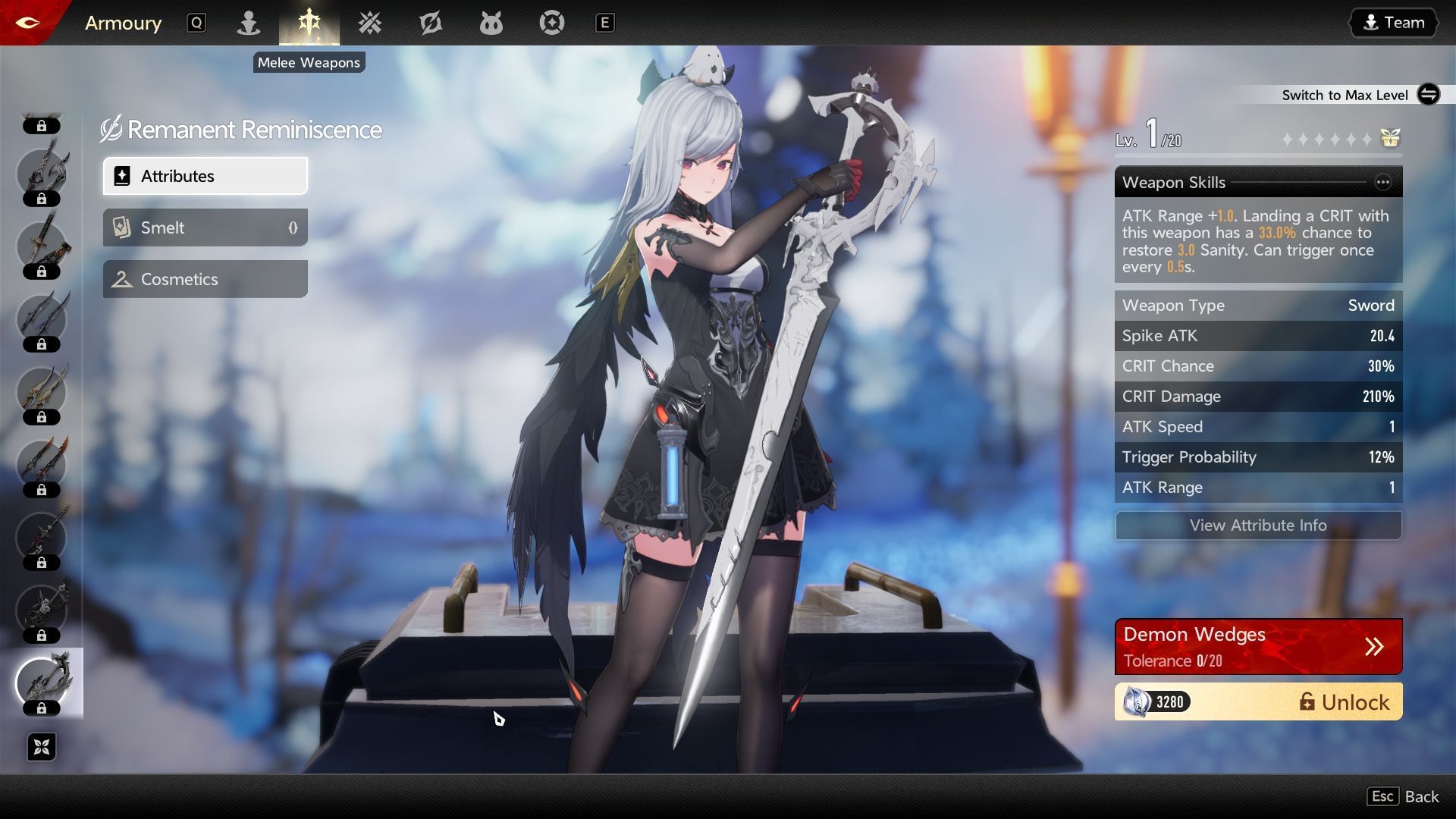
Task: Open the Cosmetics section
Action: [x=205, y=279]
